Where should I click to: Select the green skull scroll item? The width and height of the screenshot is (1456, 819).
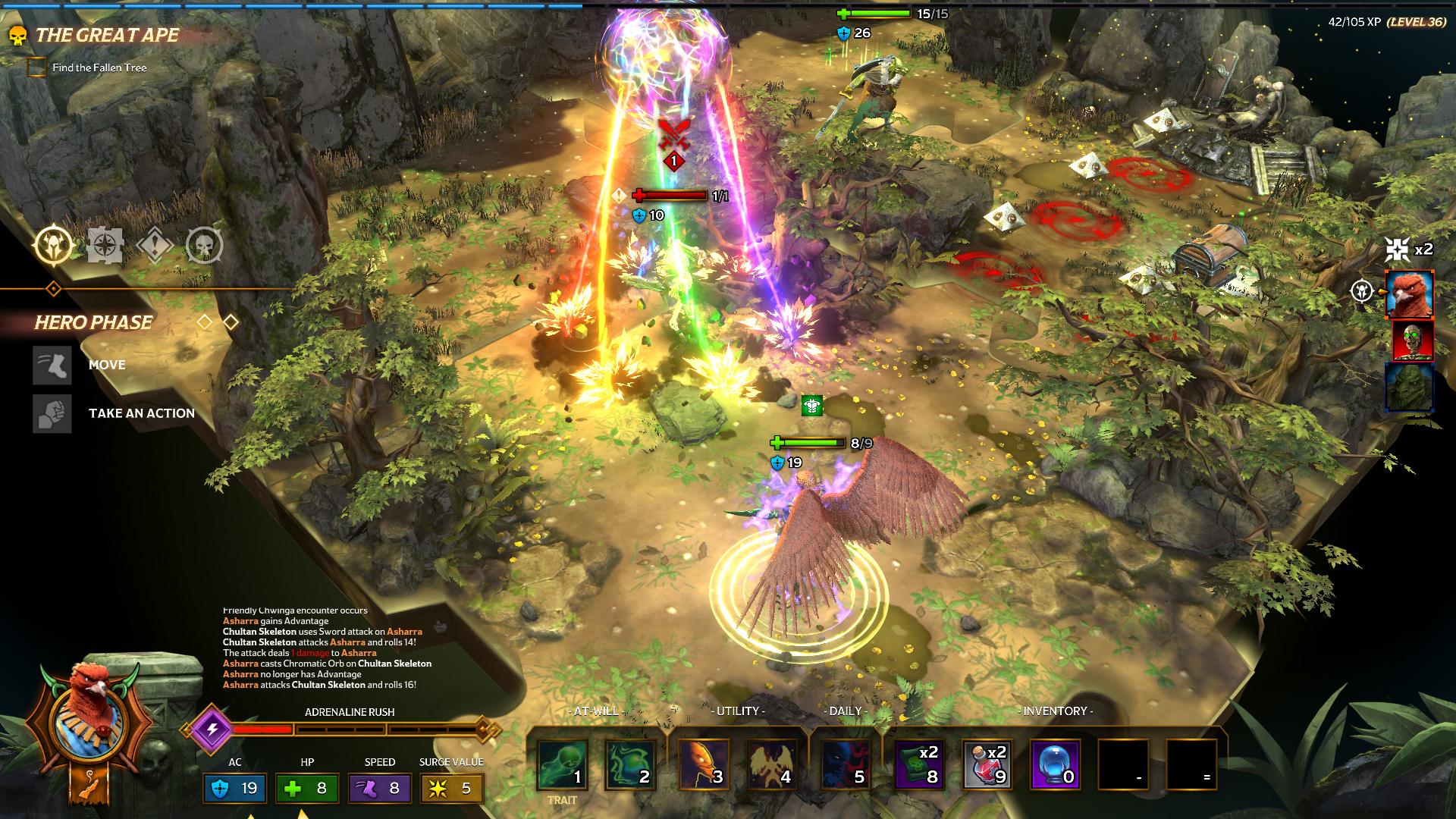[918, 764]
